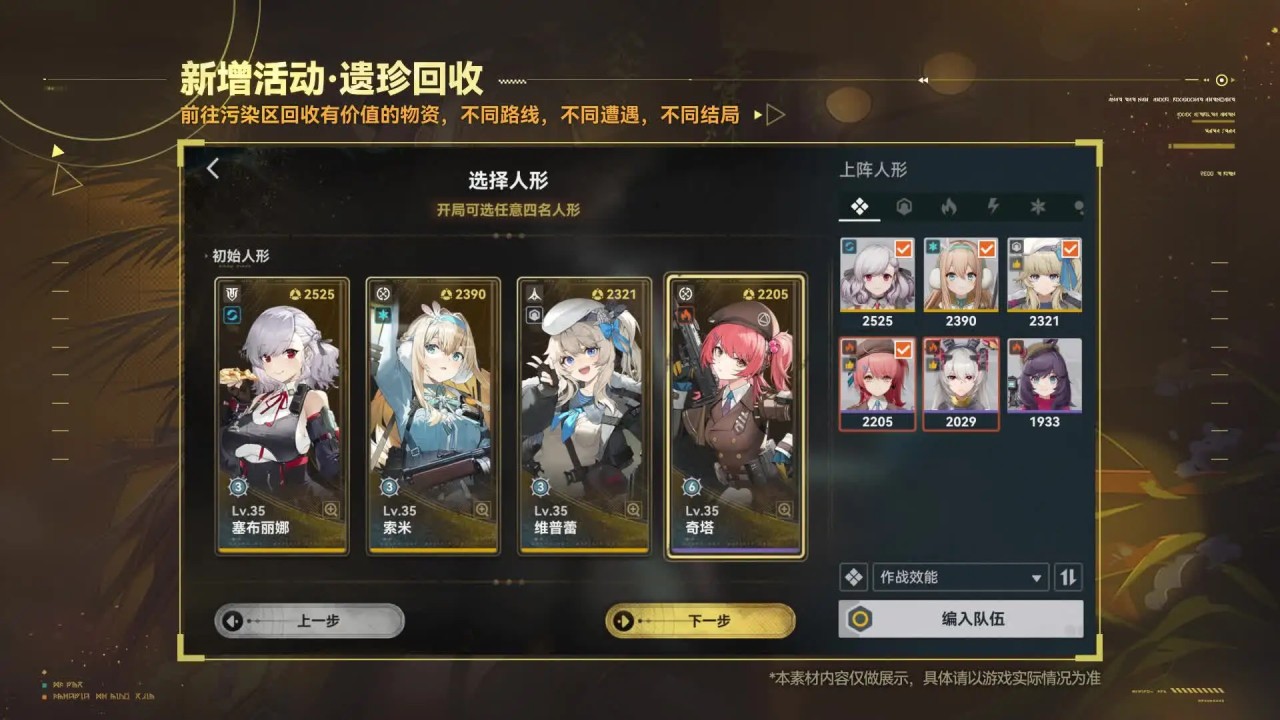The width and height of the screenshot is (1280, 720).
Task: Select the hexagon element filter tab
Action: 904,207
